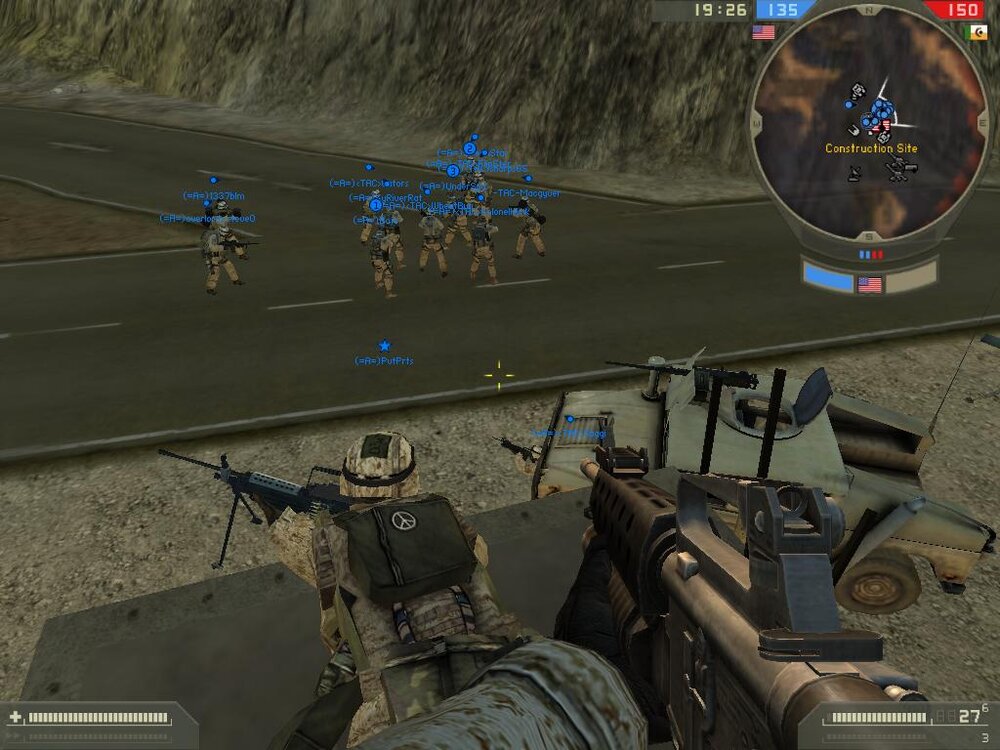Click the circular minimap

click(868, 123)
